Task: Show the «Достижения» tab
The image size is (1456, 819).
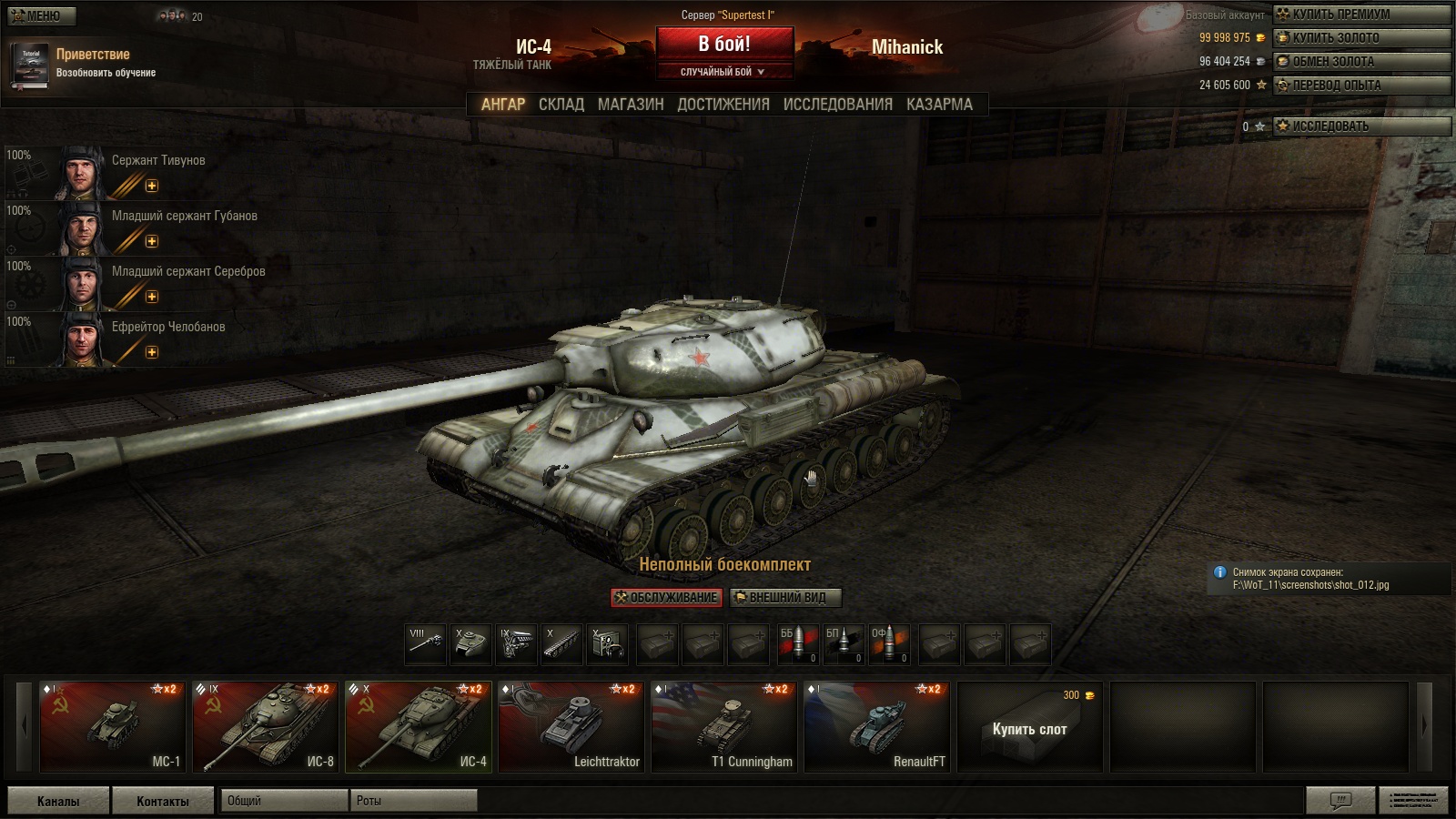Action: 723,105
